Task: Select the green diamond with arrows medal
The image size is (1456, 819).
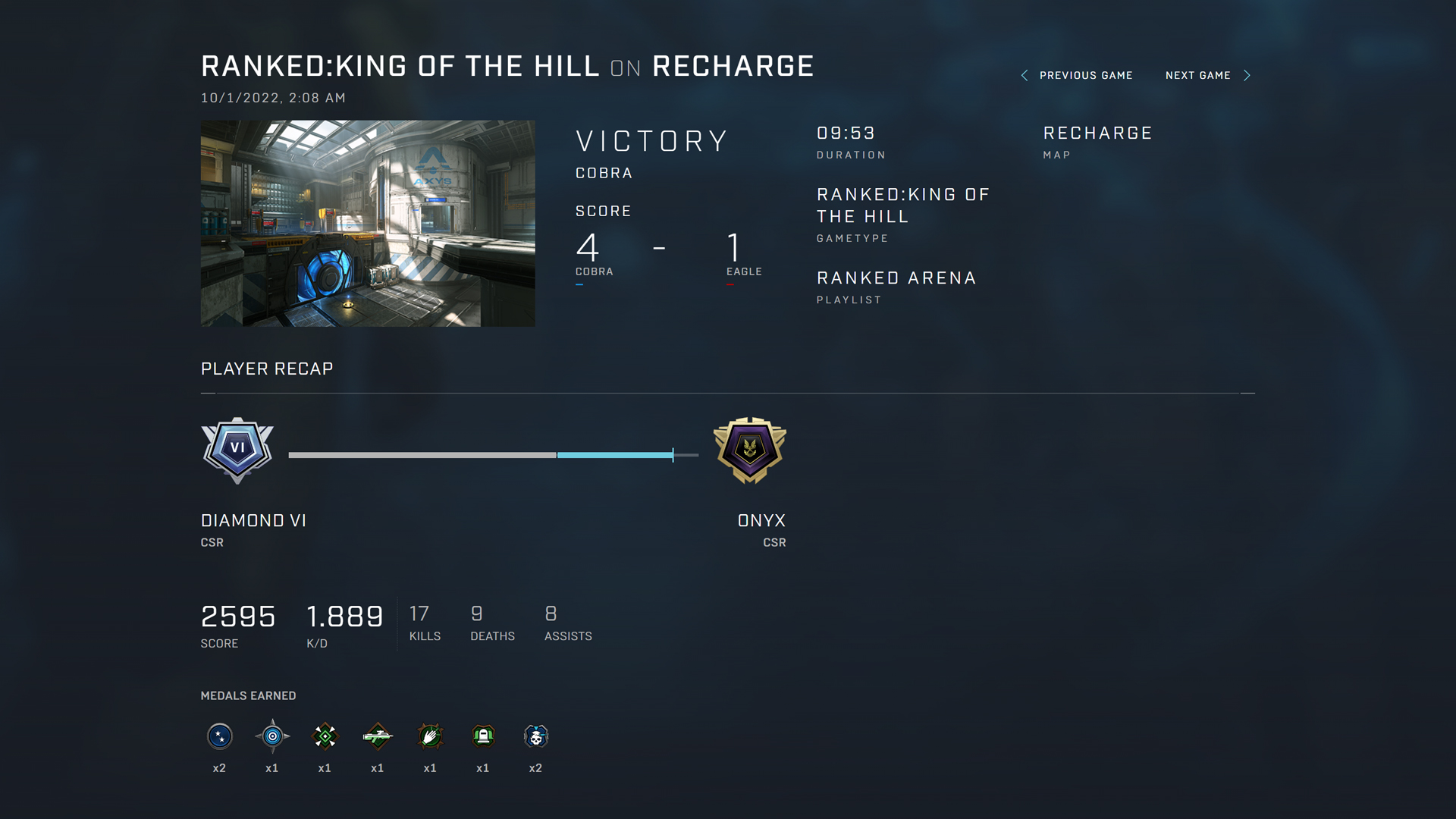Action: [x=325, y=736]
